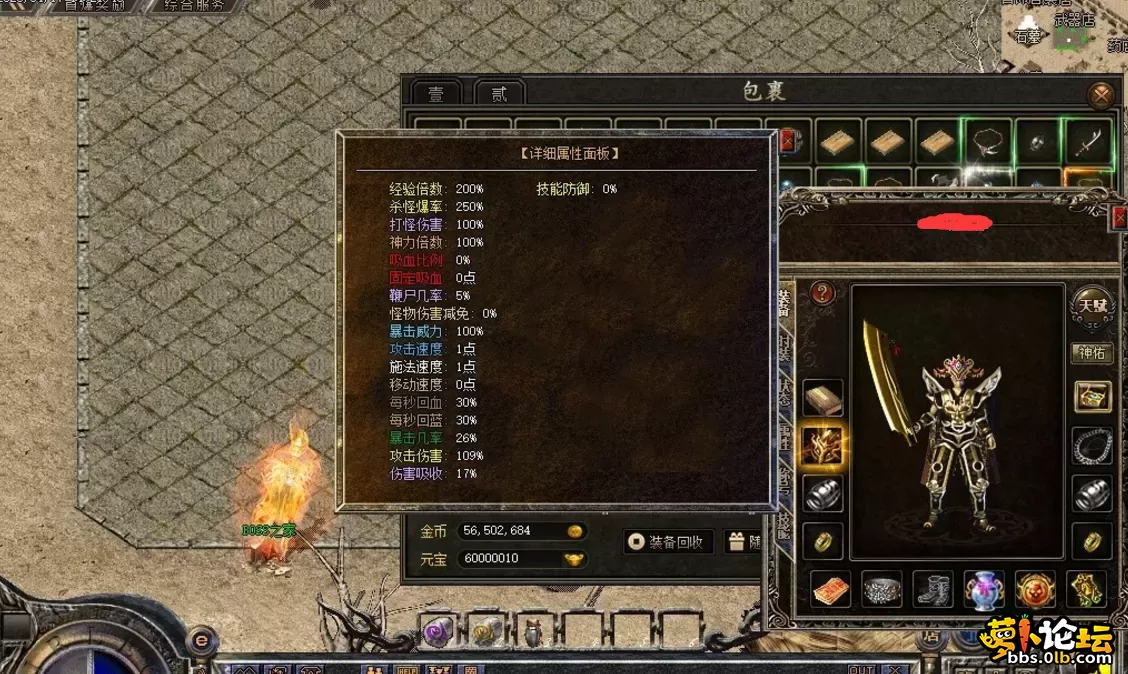
Task: Open the 天赋 talent panel
Action: click(x=1091, y=302)
